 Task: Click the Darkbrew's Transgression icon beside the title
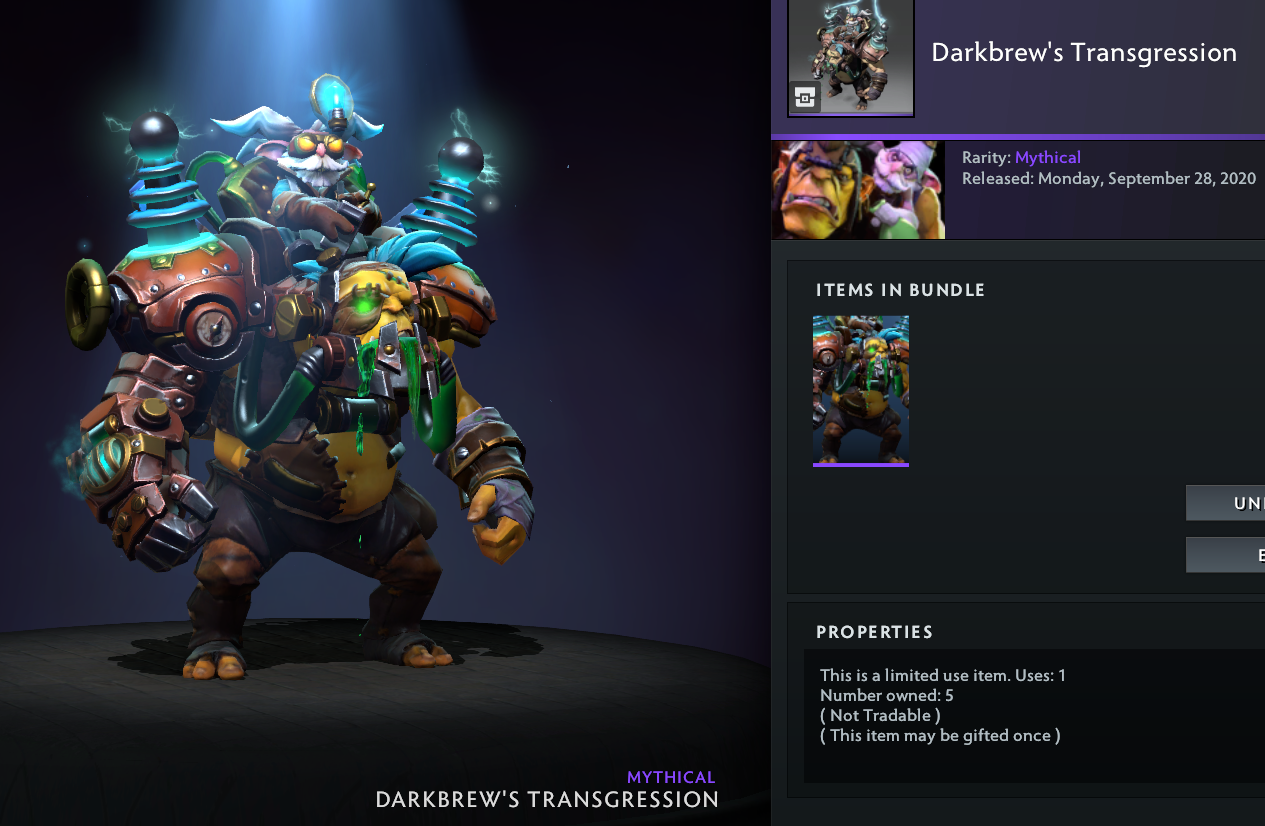(x=851, y=57)
